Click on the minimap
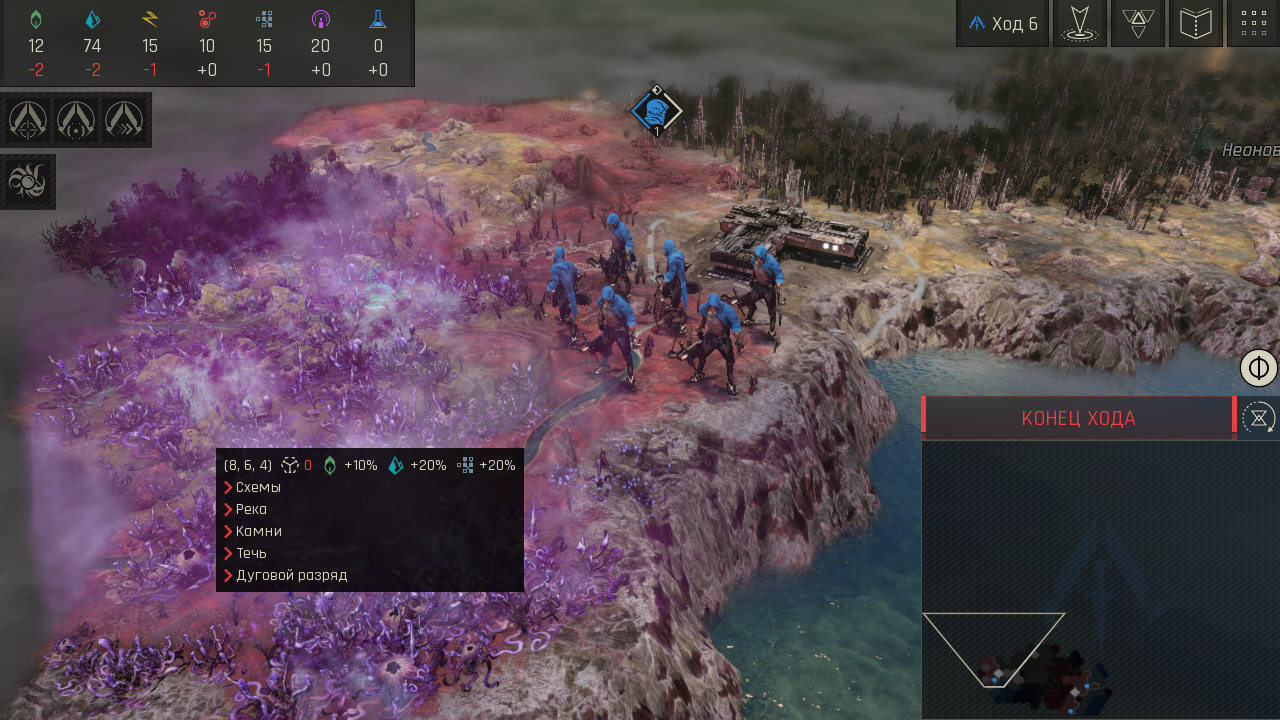 click(x=1100, y=580)
